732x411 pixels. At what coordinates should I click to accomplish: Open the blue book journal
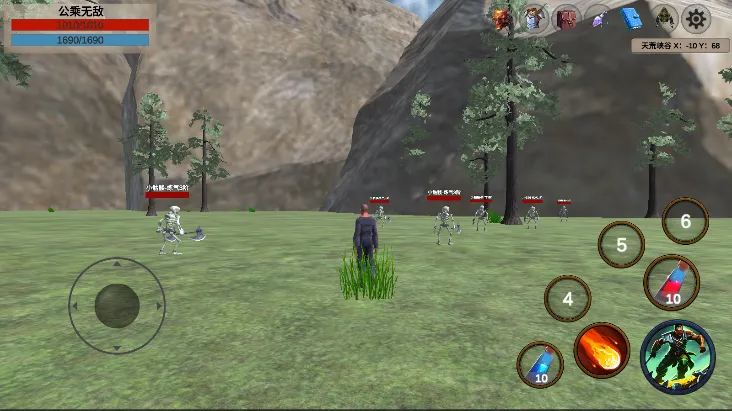click(631, 19)
